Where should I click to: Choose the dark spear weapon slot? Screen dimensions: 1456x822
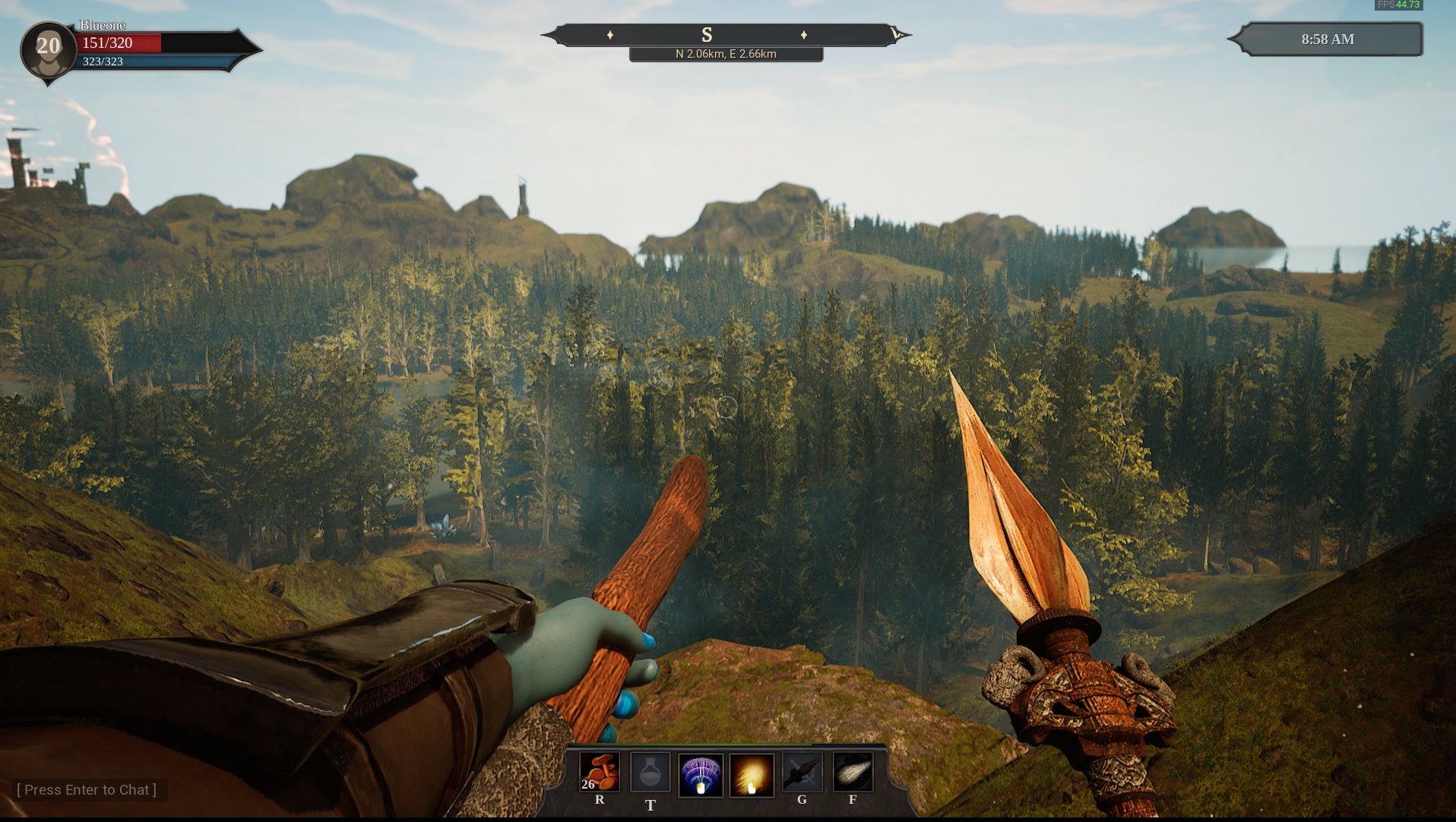[x=802, y=773]
